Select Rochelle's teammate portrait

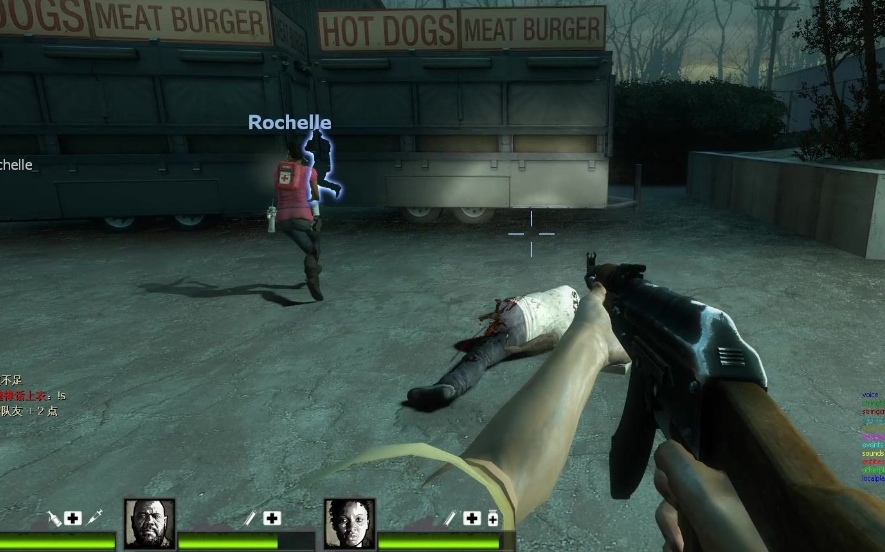(349, 523)
